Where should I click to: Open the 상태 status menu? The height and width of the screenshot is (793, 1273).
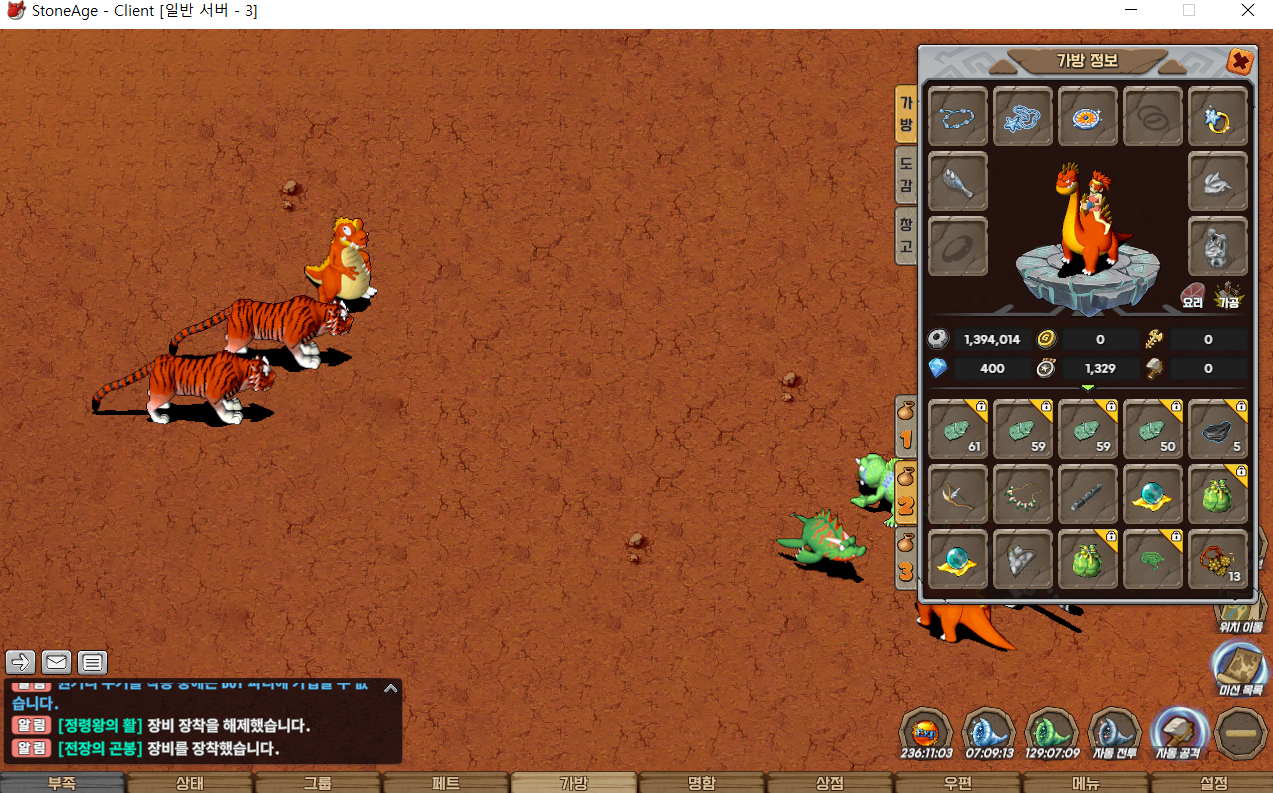[x=190, y=783]
